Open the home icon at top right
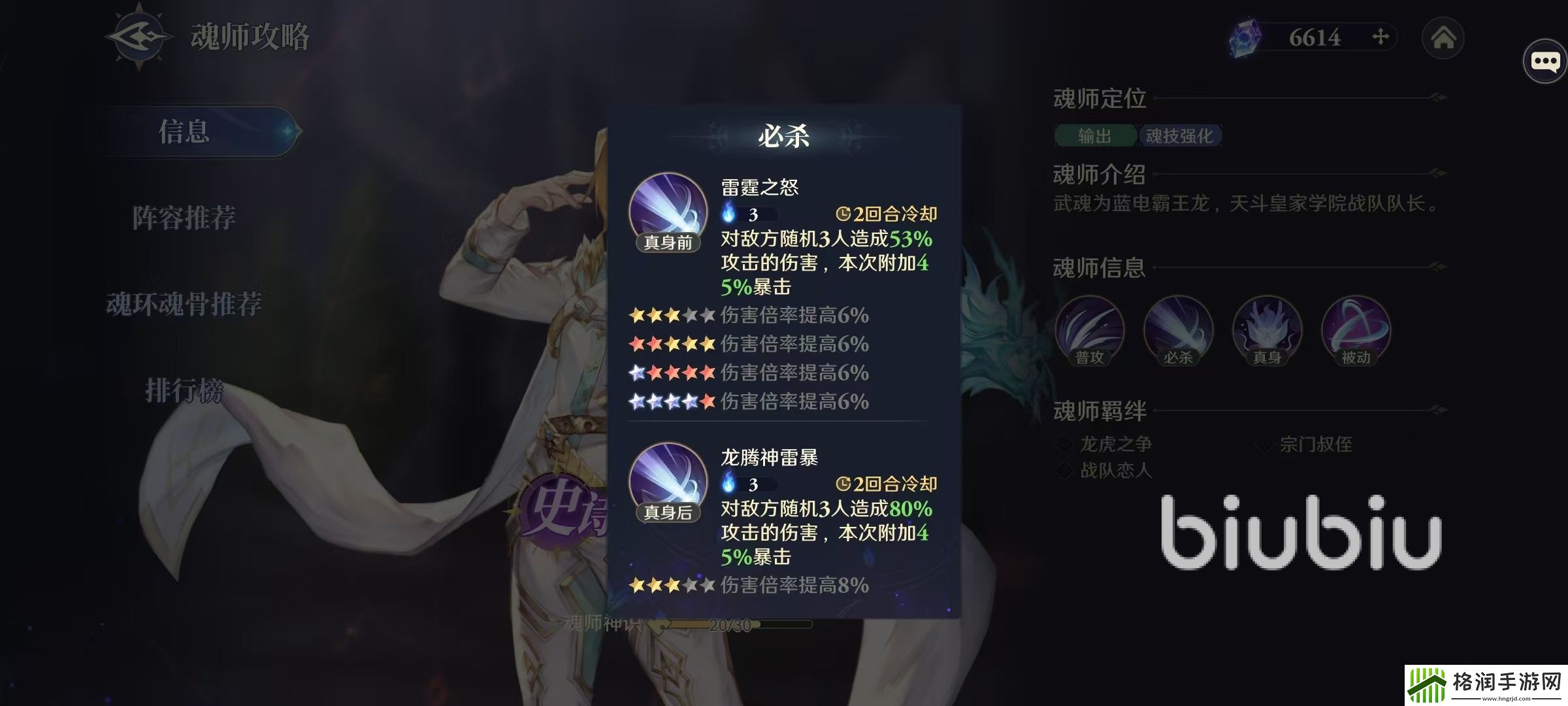1568x706 pixels. (1444, 38)
